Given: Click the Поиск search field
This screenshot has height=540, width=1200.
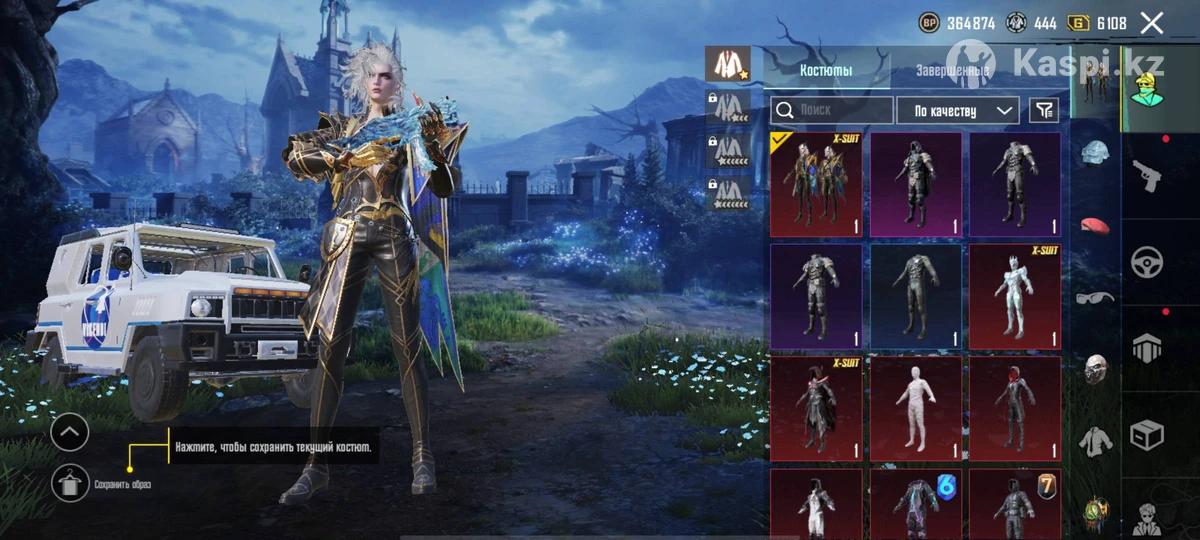Looking at the screenshot, I should coord(832,110).
